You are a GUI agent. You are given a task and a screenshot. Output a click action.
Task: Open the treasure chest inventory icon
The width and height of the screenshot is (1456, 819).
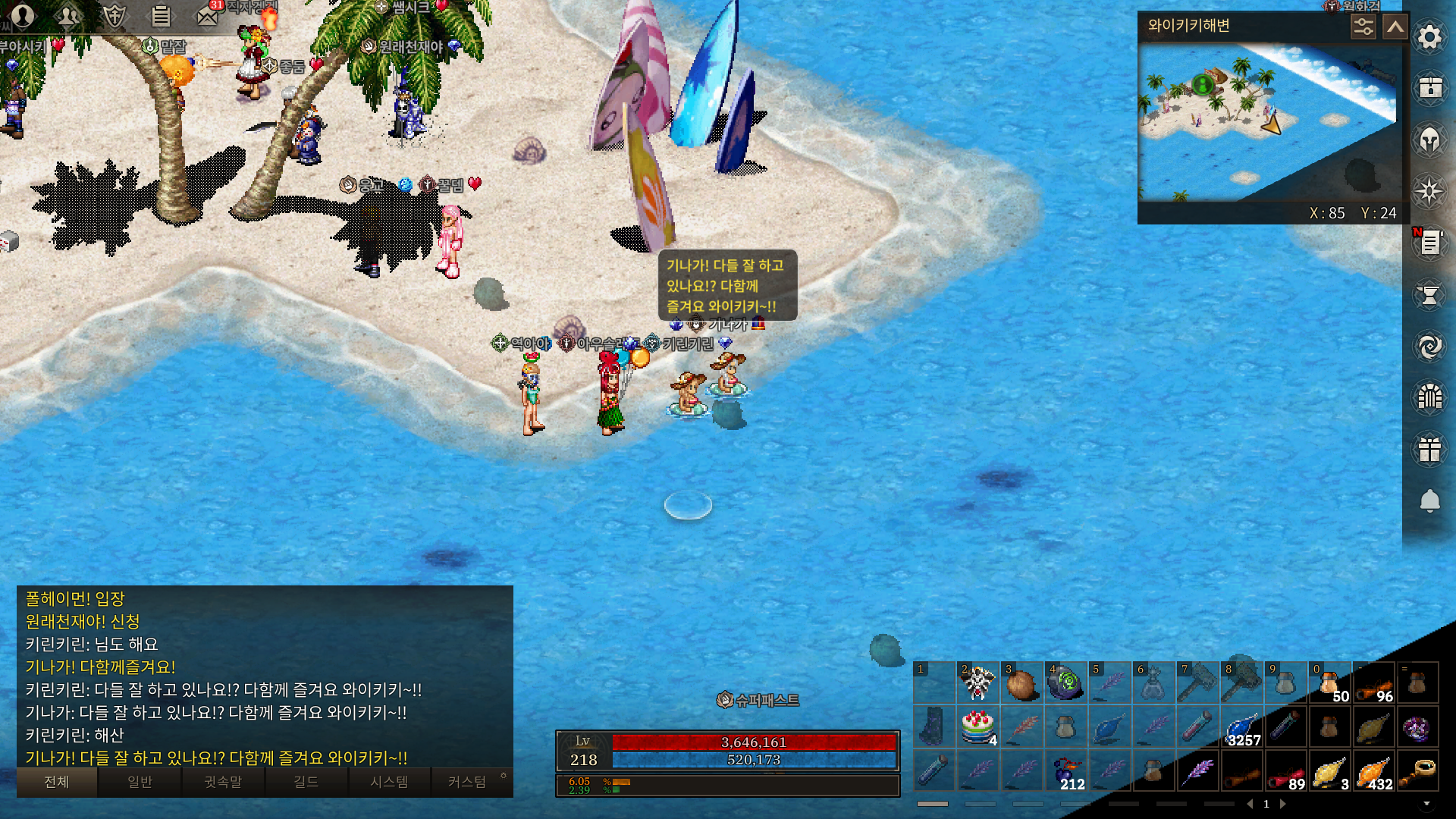[1429, 88]
